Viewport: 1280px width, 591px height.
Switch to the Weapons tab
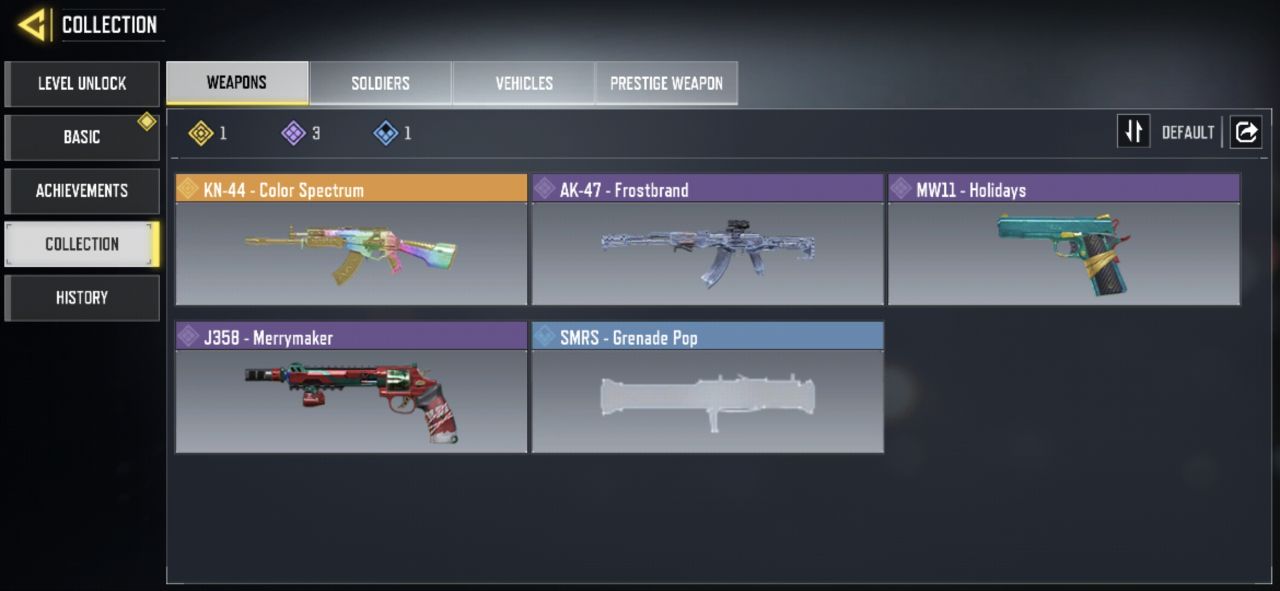click(x=237, y=83)
